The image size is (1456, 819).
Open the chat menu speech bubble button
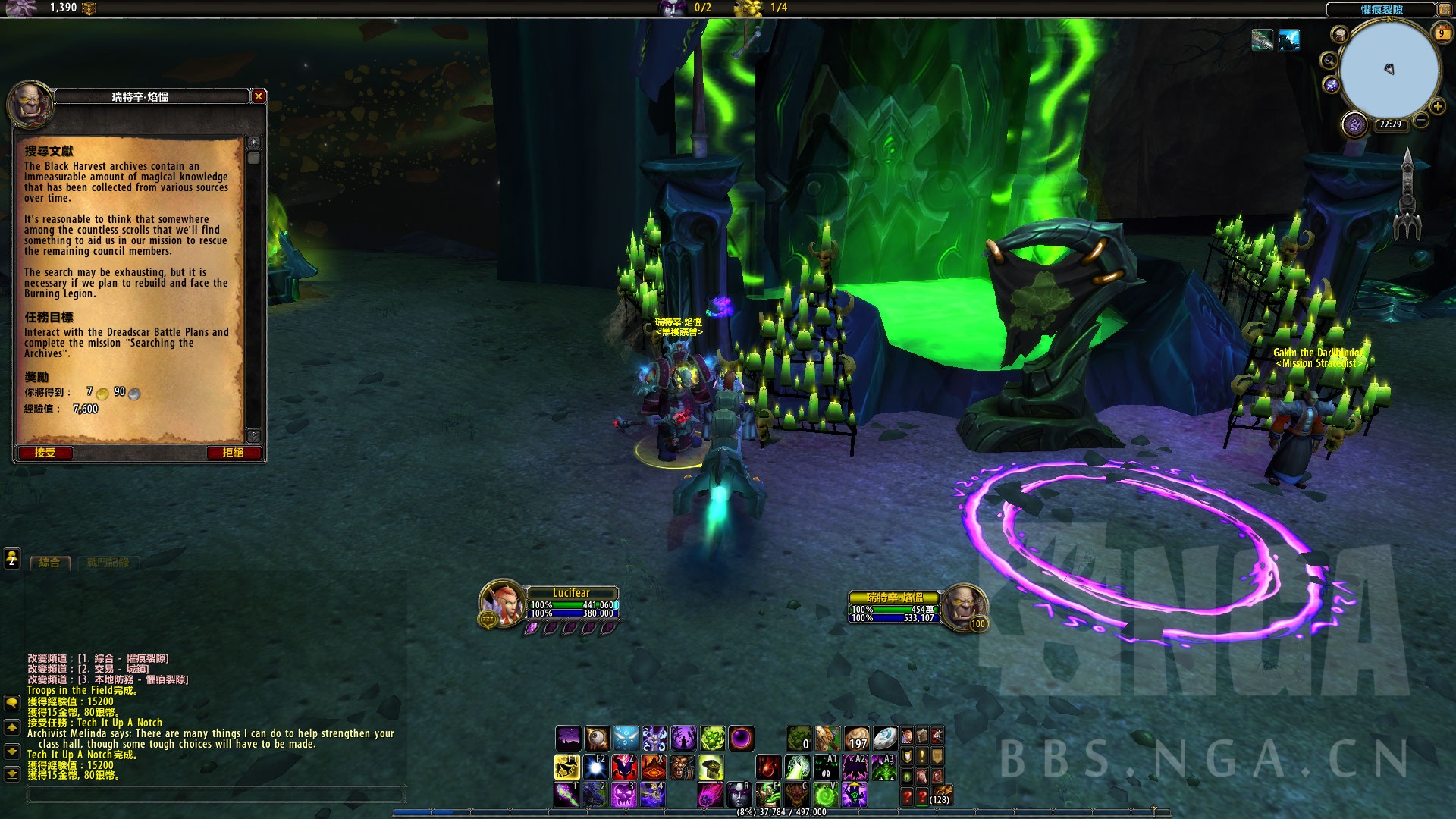pyautogui.click(x=12, y=702)
